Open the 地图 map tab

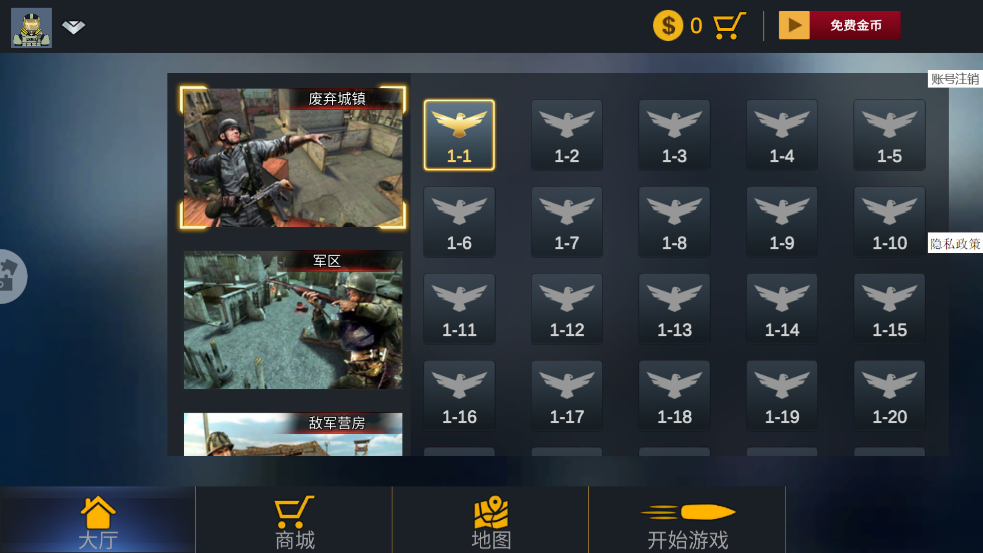click(491, 523)
